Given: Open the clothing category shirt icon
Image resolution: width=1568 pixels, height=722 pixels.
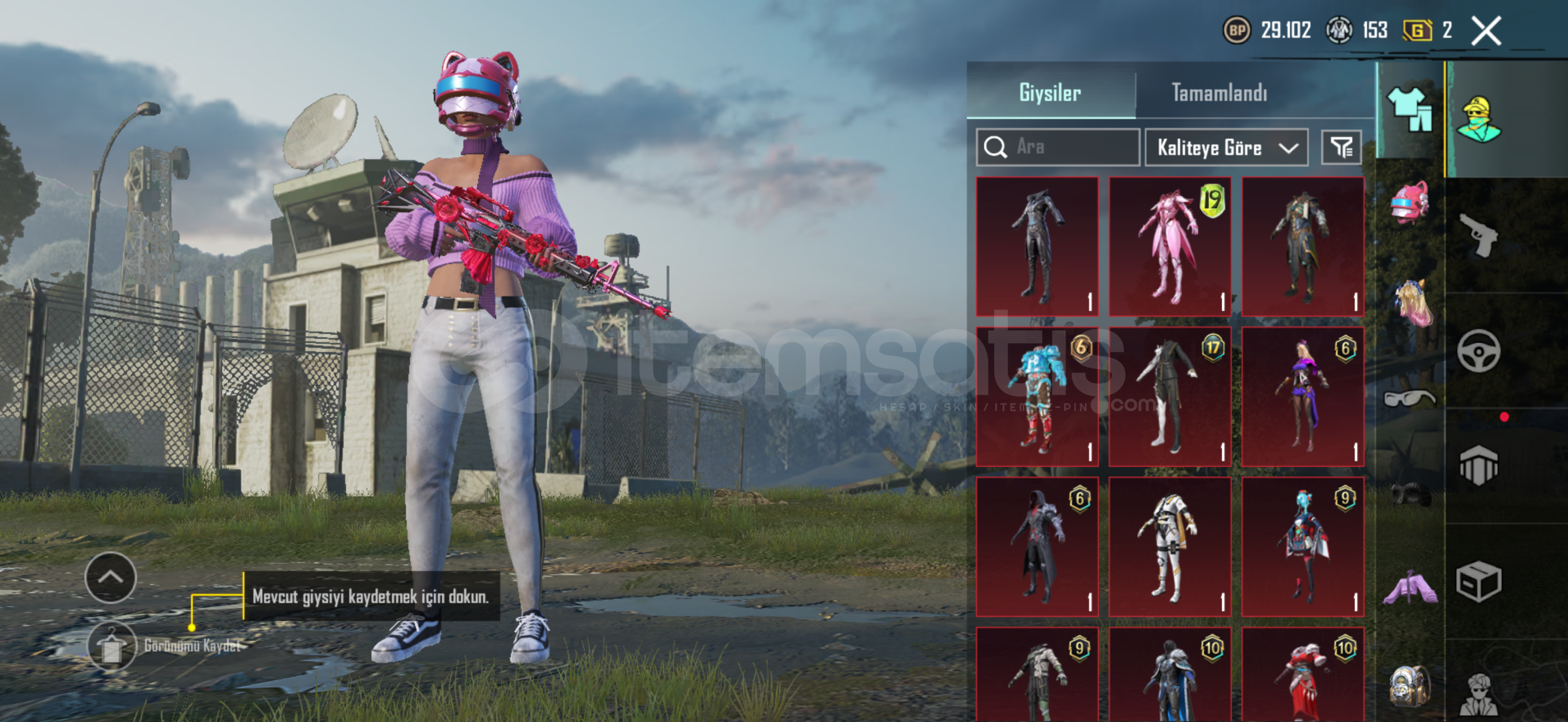Looking at the screenshot, I should coord(1410,109).
